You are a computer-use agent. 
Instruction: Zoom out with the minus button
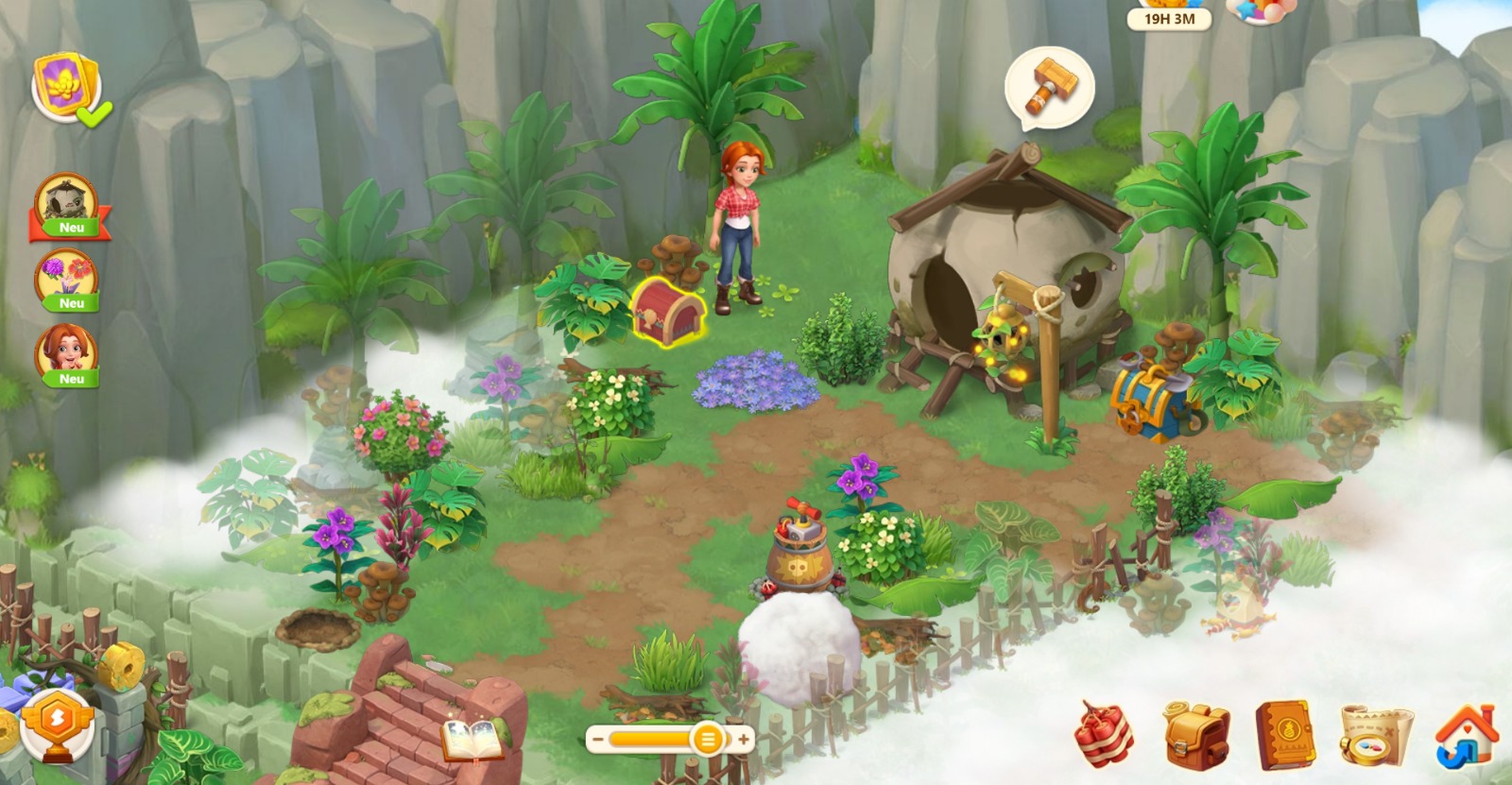(x=598, y=739)
